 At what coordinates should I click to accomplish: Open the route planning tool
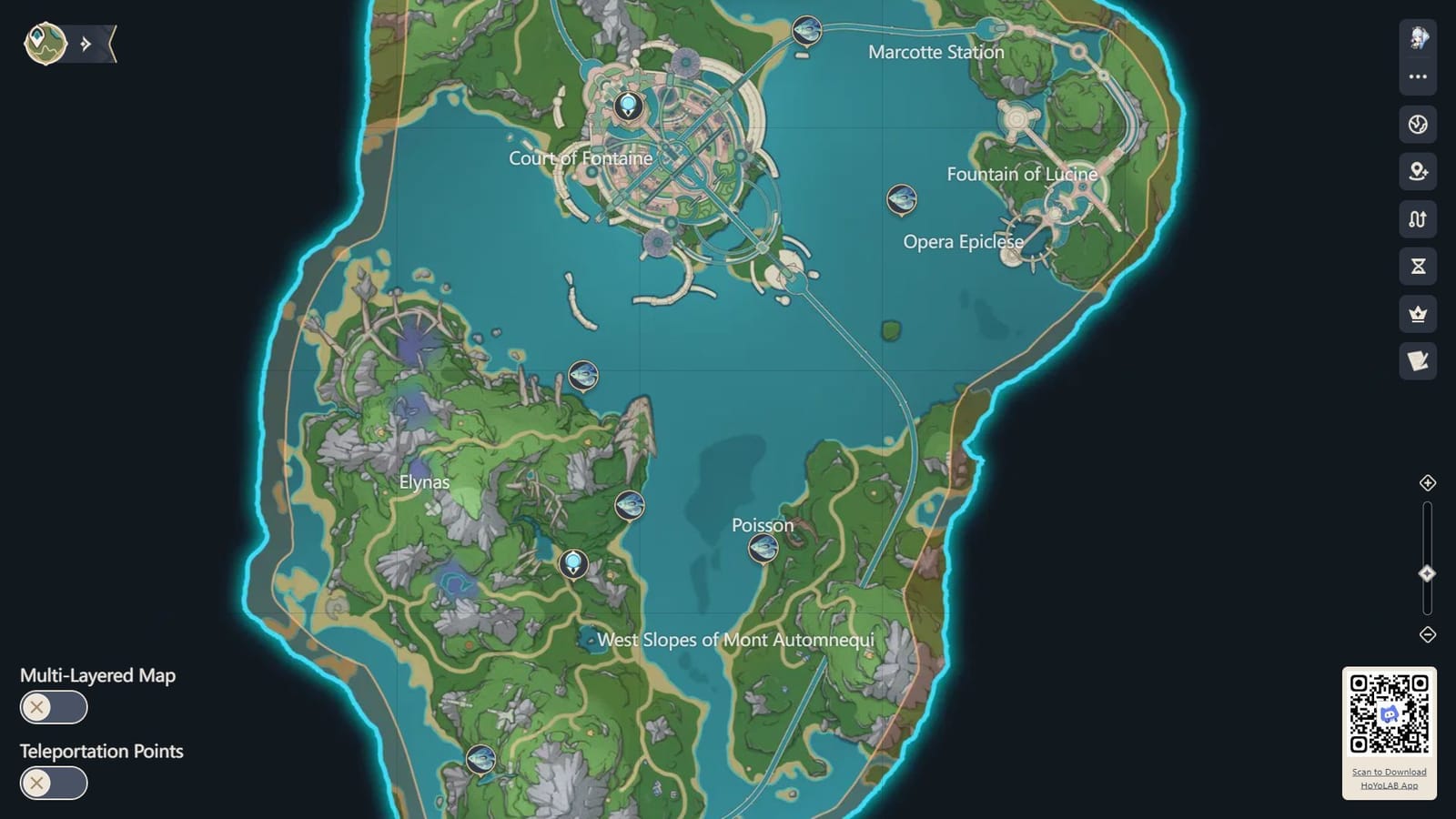pyautogui.click(x=1417, y=218)
